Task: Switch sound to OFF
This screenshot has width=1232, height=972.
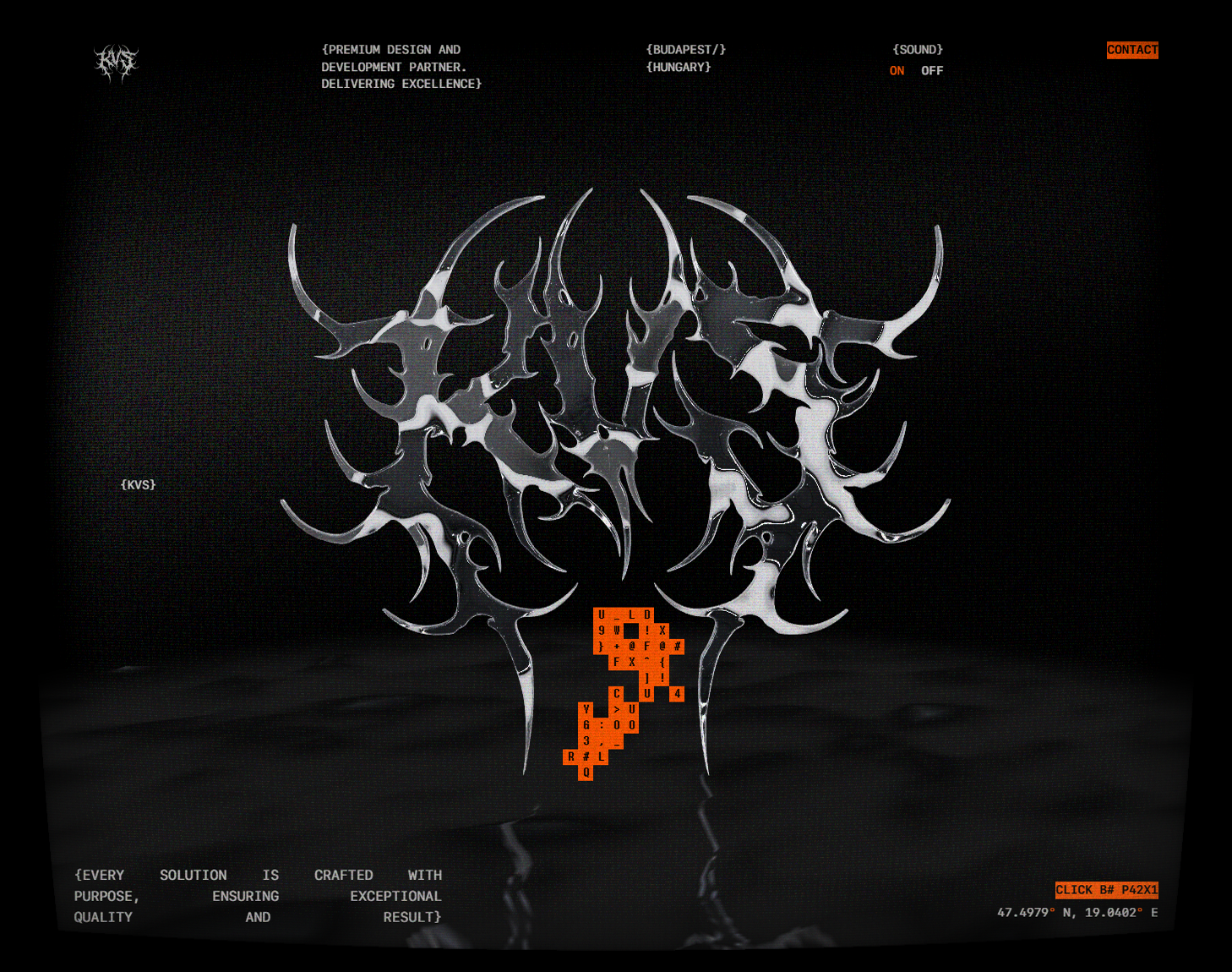Action: pos(933,71)
